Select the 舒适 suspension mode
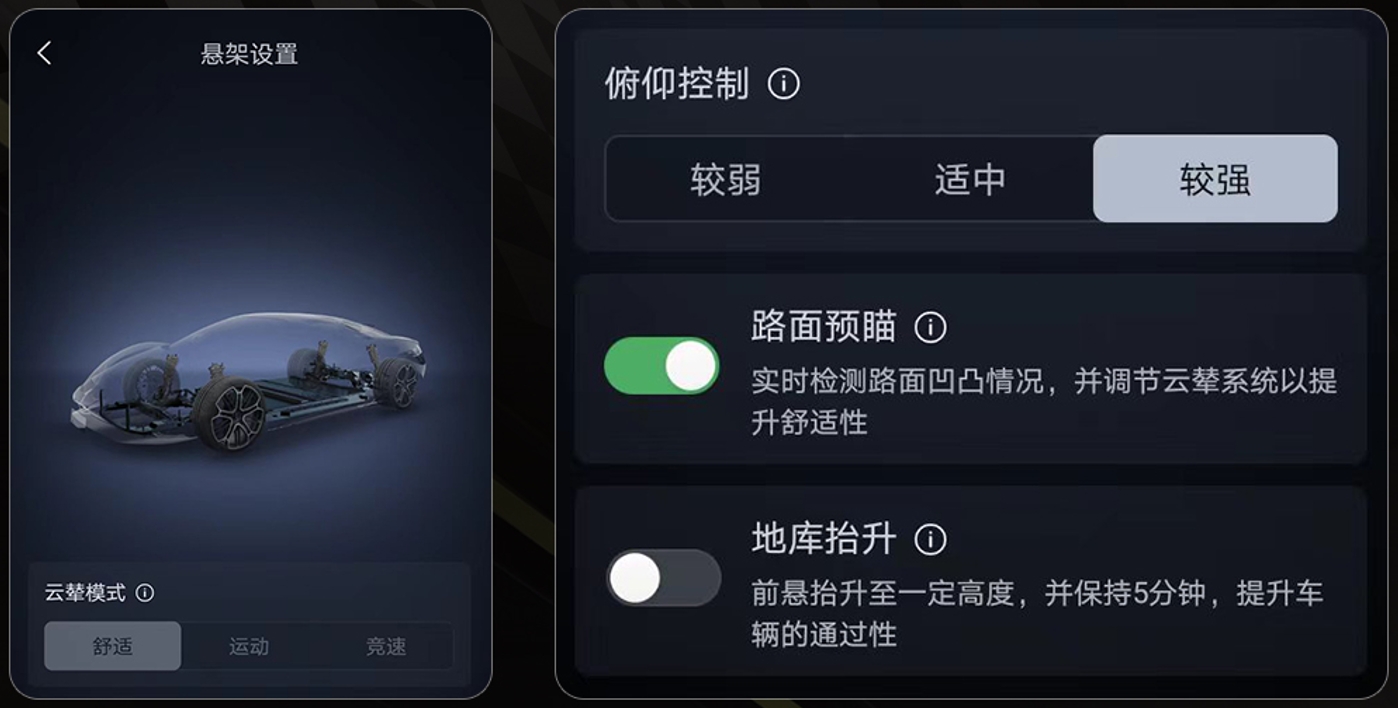The height and width of the screenshot is (708, 1398). [x=113, y=646]
